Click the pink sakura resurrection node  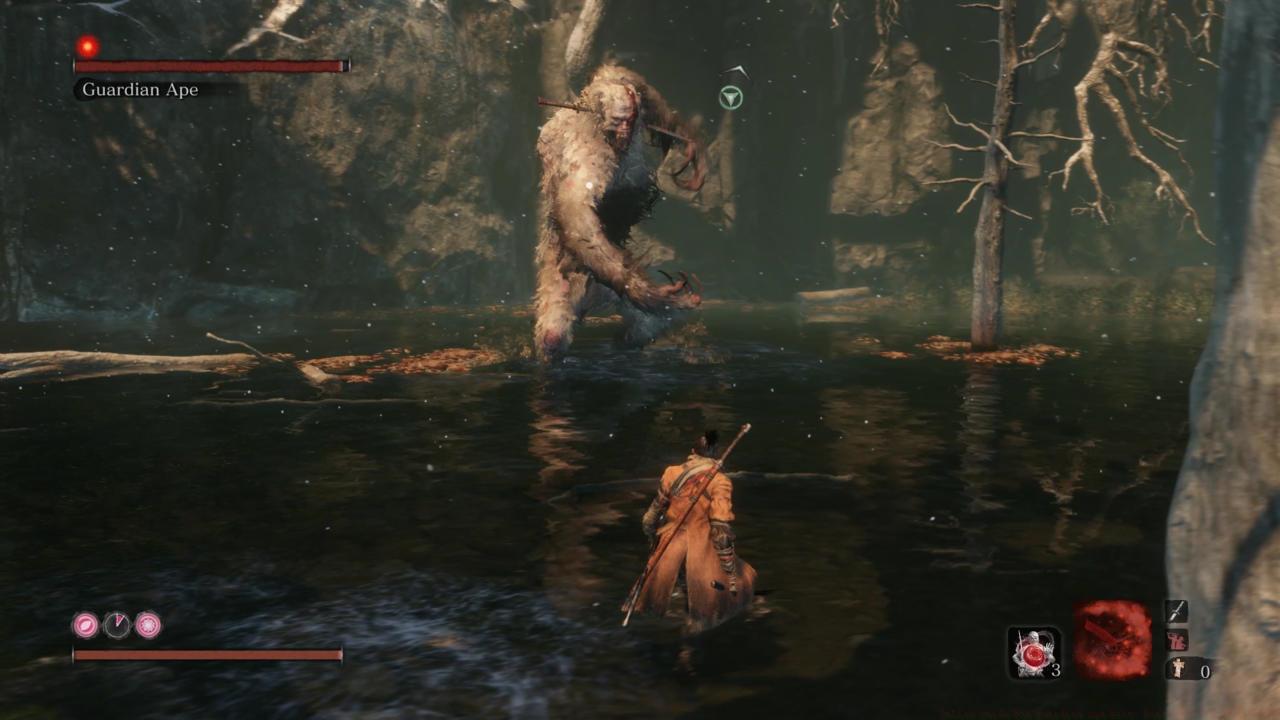[x=148, y=626]
